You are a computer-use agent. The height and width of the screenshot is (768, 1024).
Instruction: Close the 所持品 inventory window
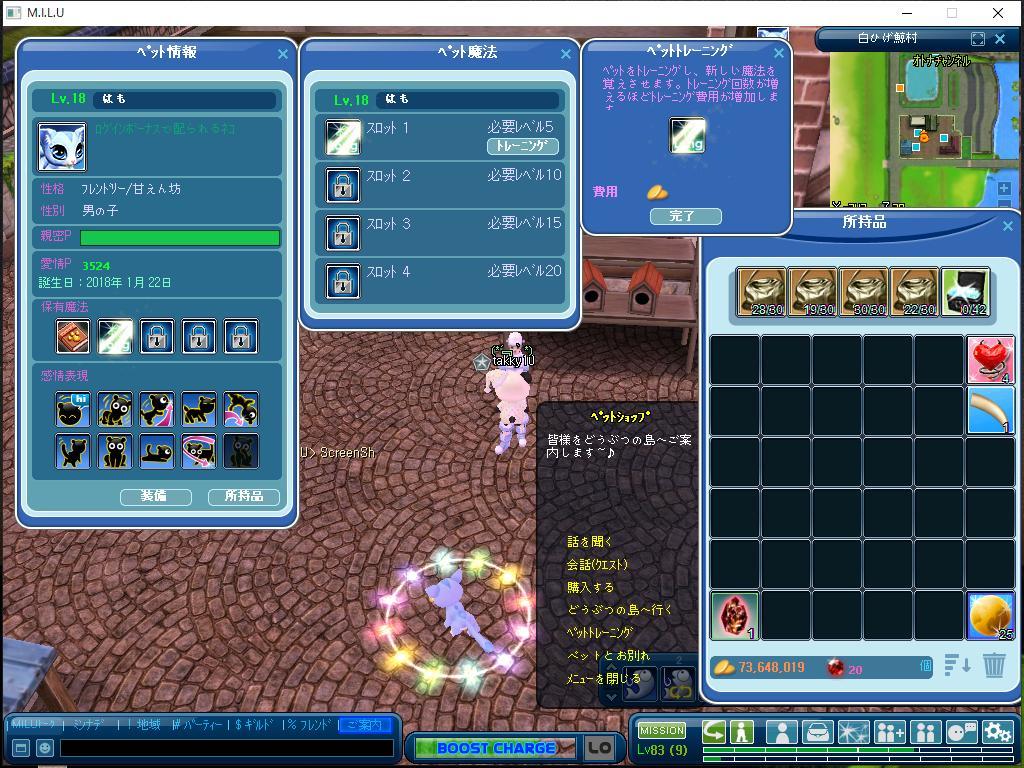pyautogui.click(x=1007, y=226)
